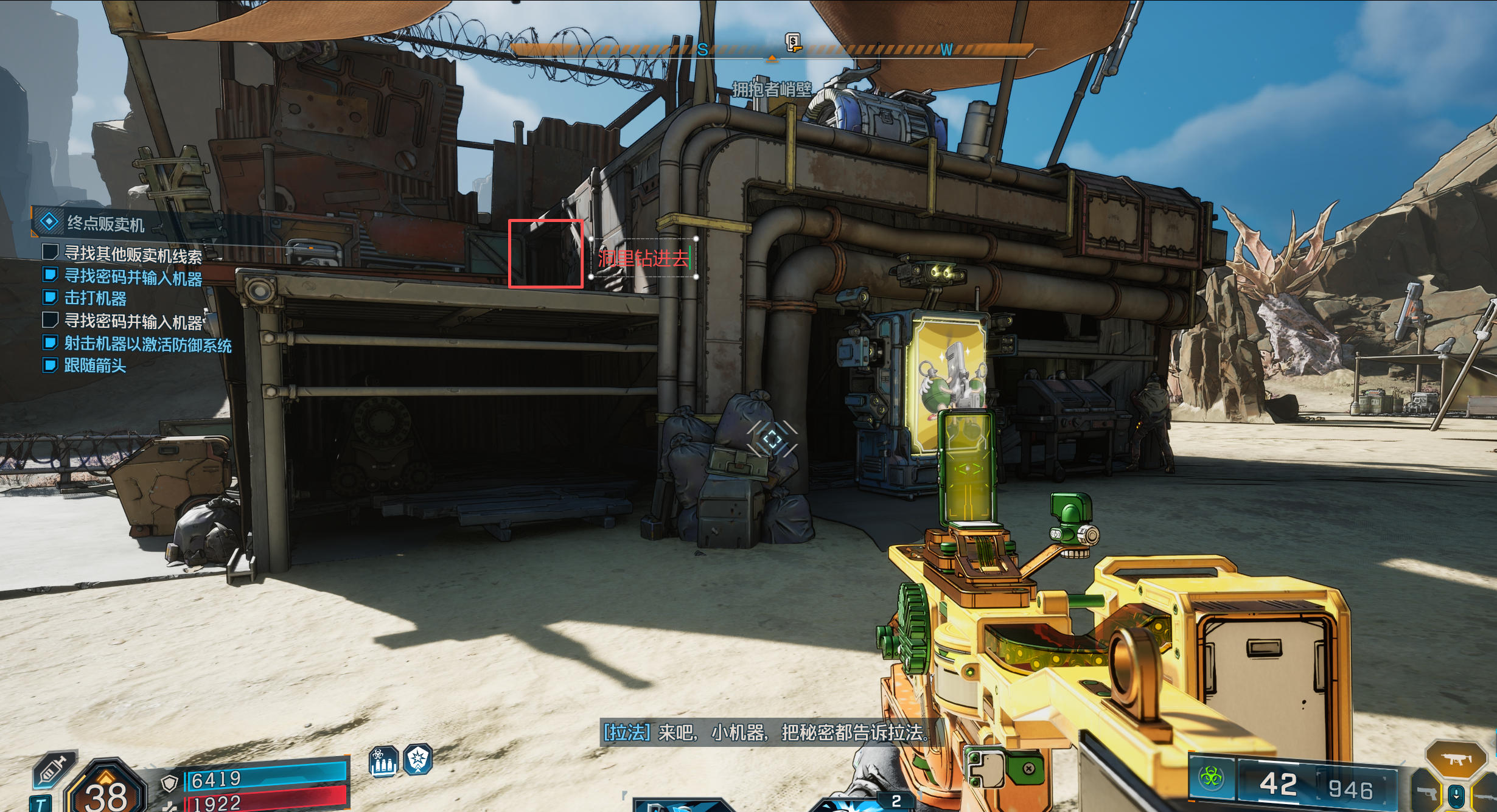The width and height of the screenshot is (1497, 812).
Task: Click the green radiation element icon
Action: point(1211,777)
